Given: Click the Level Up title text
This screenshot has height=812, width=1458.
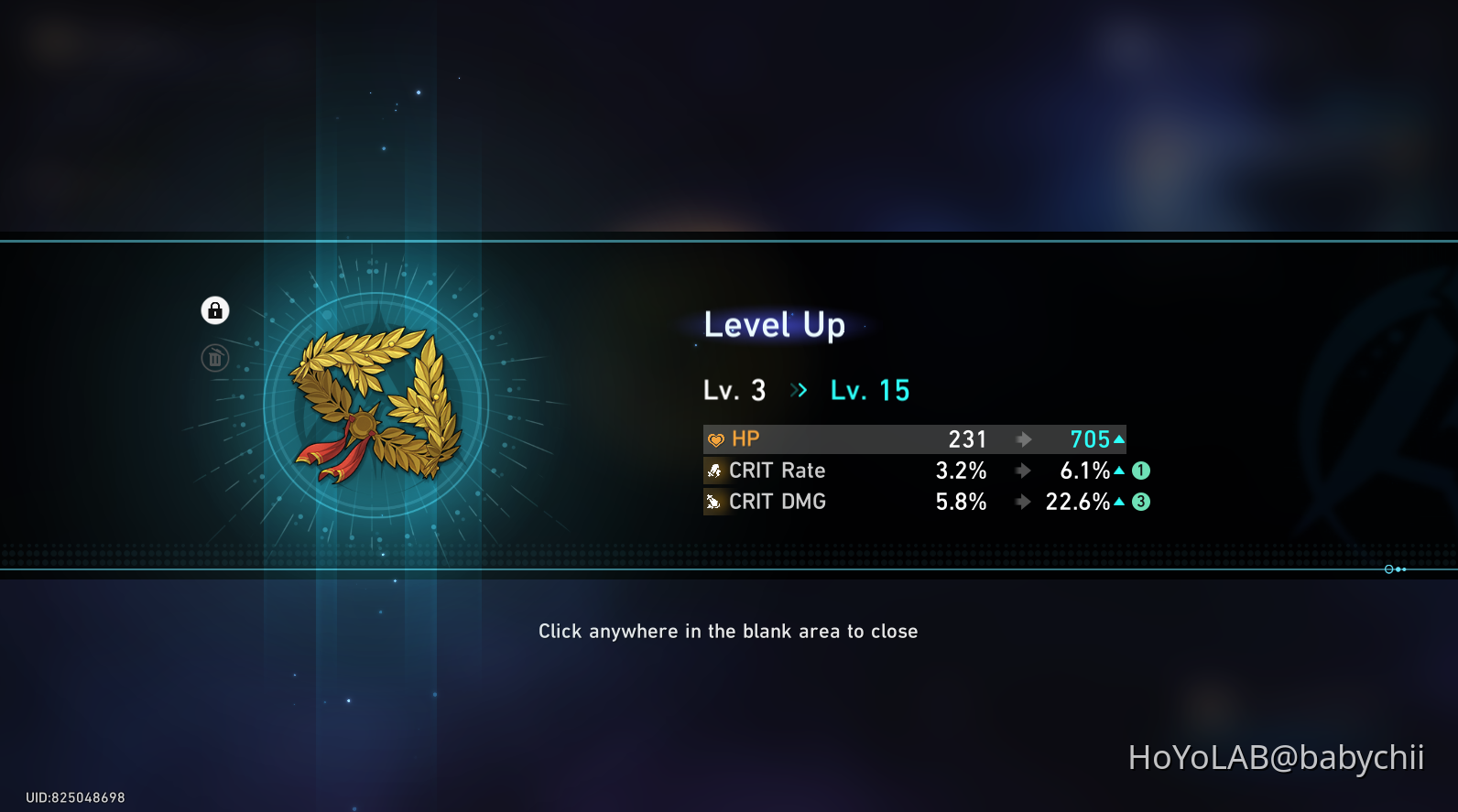Looking at the screenshot, I should 774,324.
